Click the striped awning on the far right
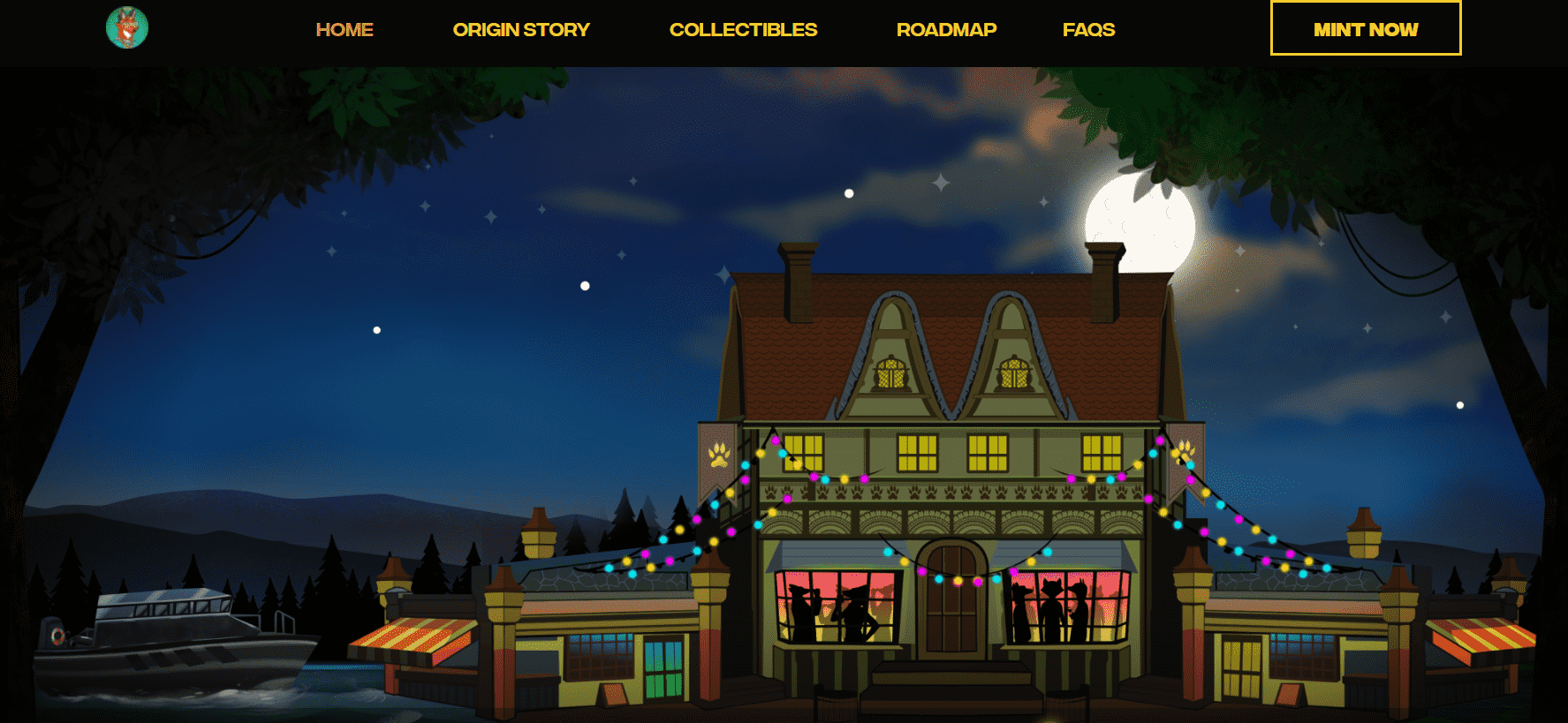 [x=1481, y=640]
